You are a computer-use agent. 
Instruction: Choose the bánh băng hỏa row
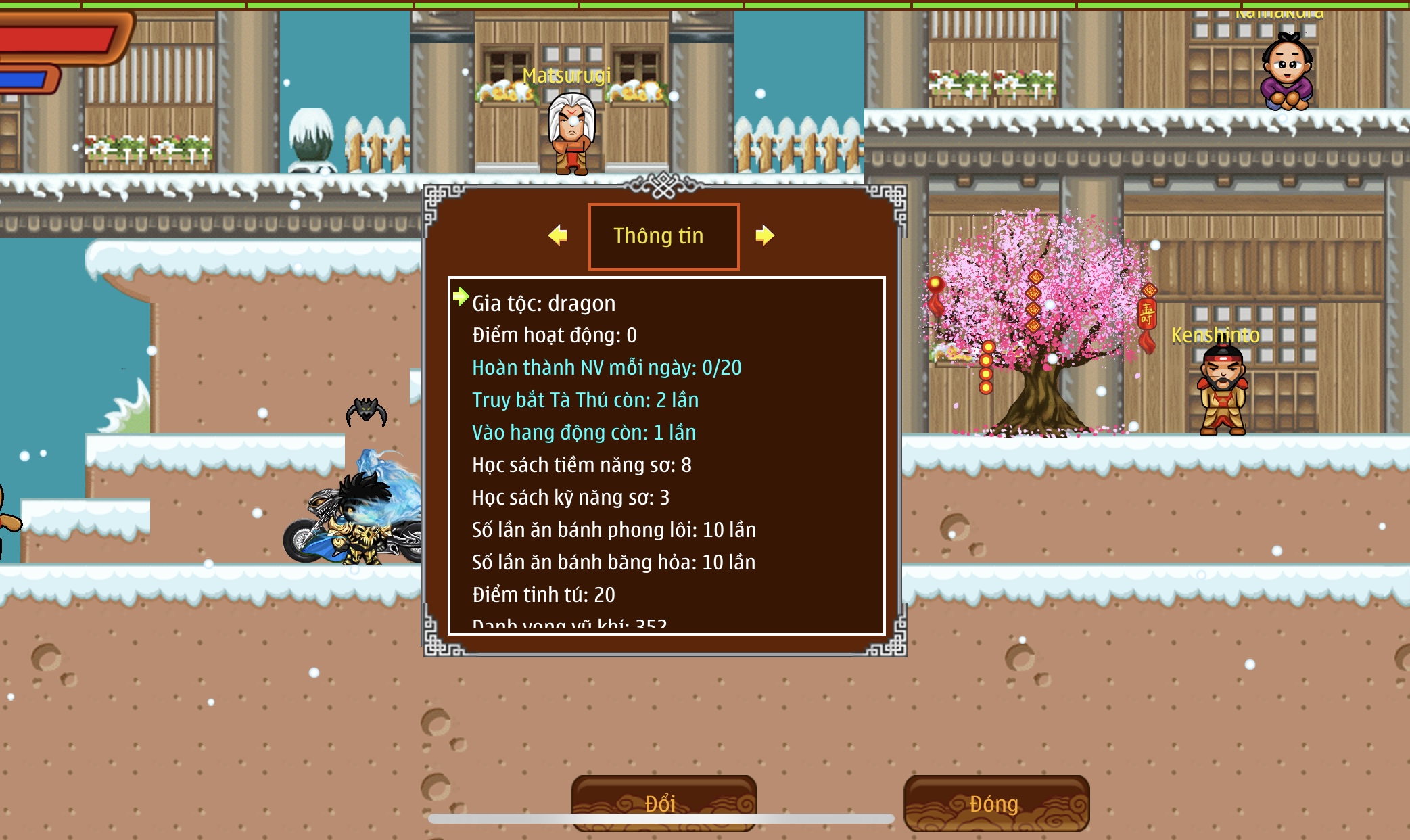613,563
